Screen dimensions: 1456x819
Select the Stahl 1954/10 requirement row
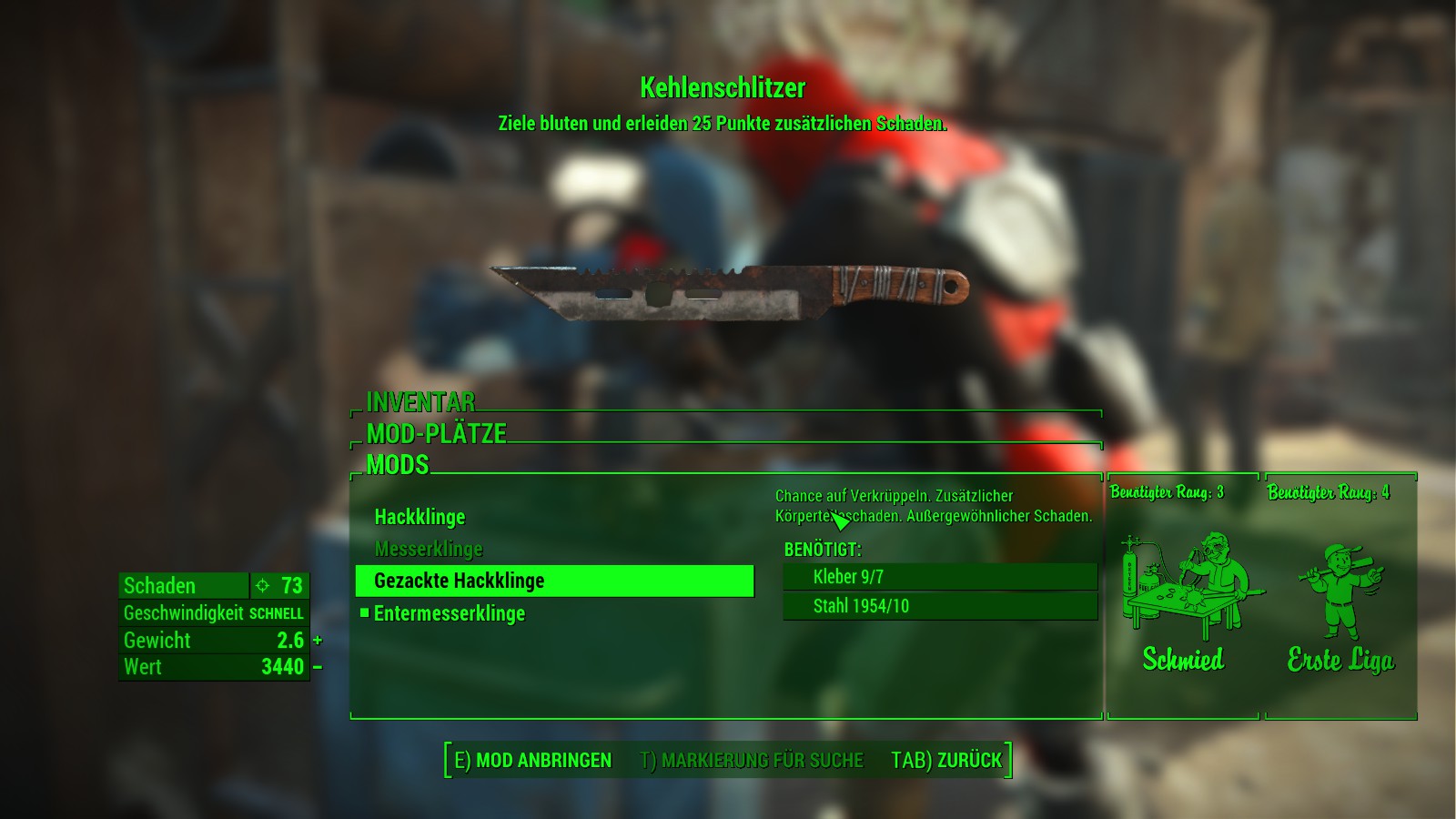939,606
